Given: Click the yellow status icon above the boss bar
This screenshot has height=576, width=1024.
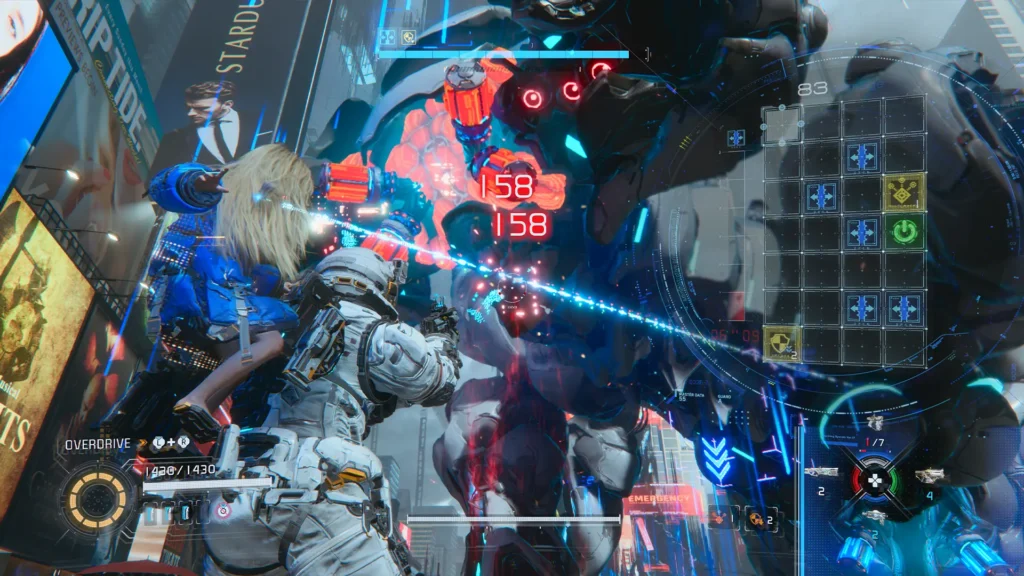Looking at the screenshot, I should (x=408, y=37).
